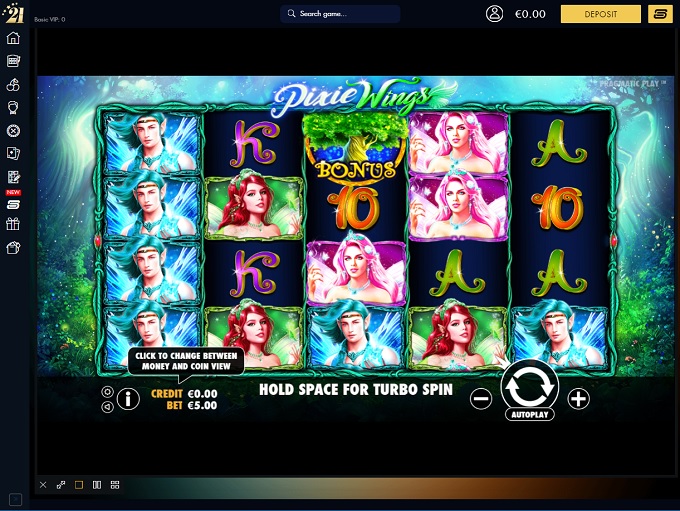The image size is (680, 511).
Task: Switch to fullscreen with the expand icon
Action: click(61, 485)
